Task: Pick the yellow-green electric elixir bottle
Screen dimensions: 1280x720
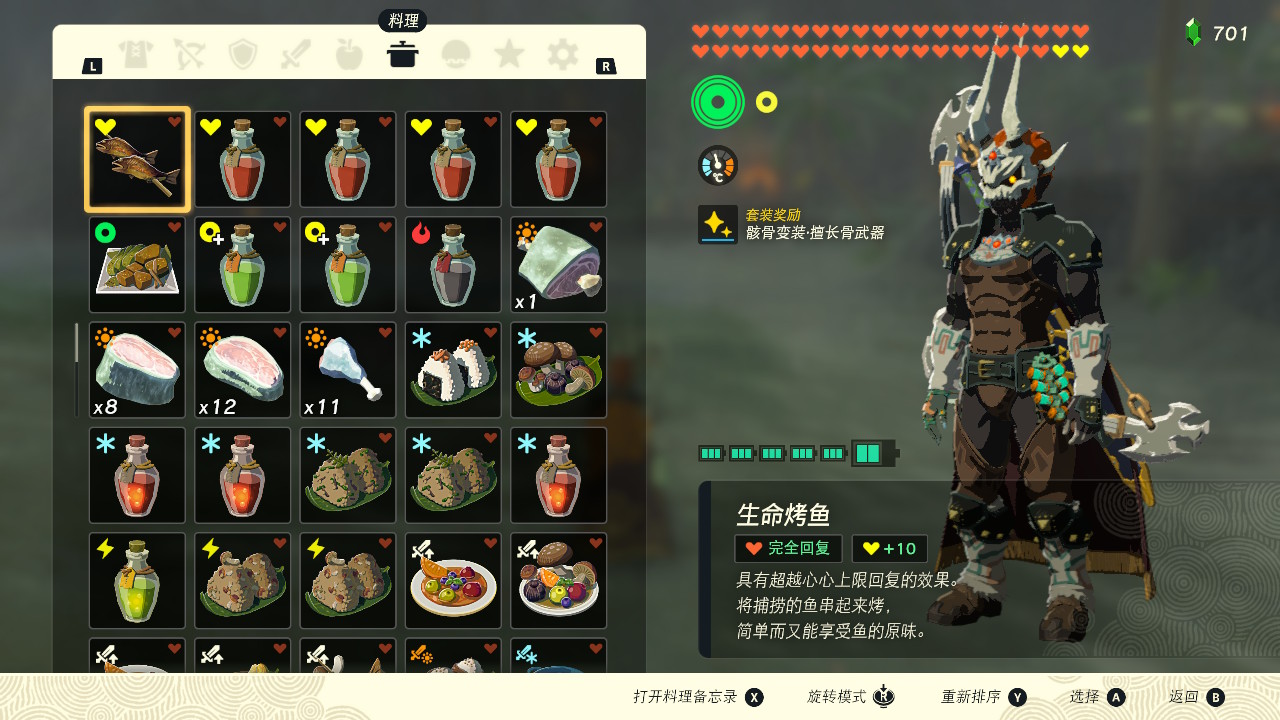Action: (x=137, y=581)
